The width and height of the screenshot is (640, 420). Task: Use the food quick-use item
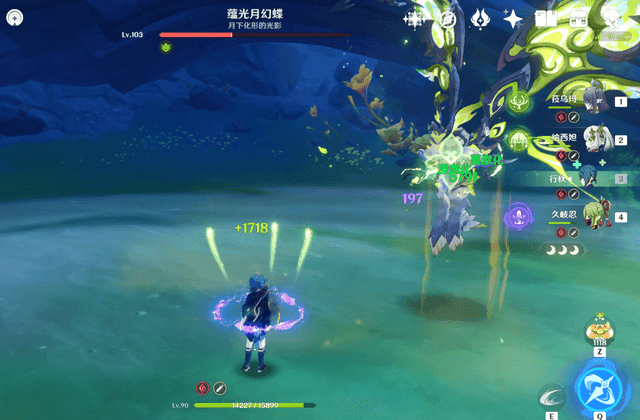(600, 331)
